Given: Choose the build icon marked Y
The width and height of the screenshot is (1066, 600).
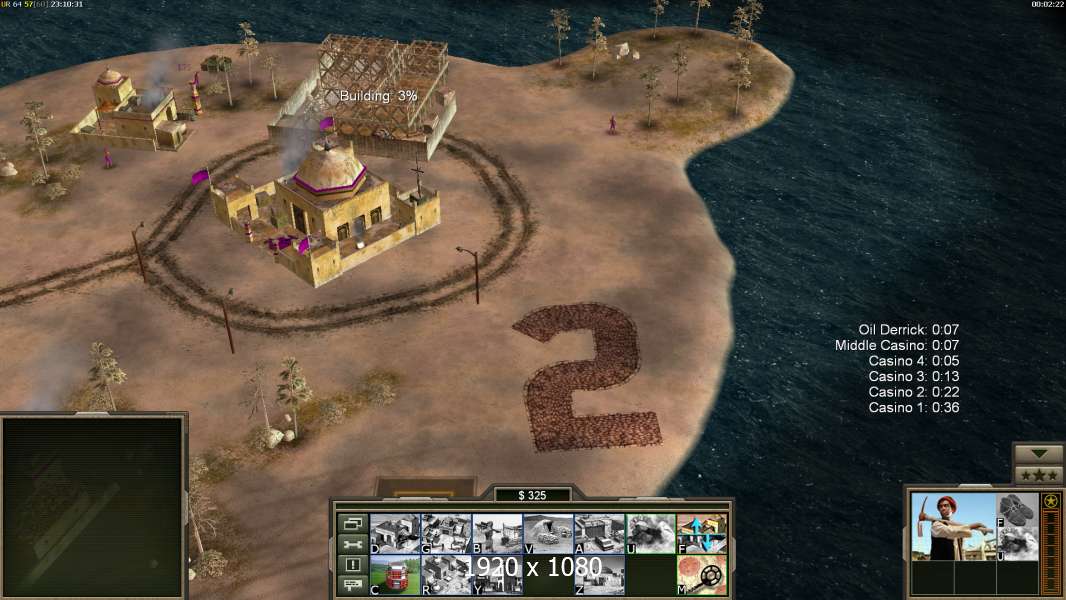Looking at the screenshot, I should (497, 575).
